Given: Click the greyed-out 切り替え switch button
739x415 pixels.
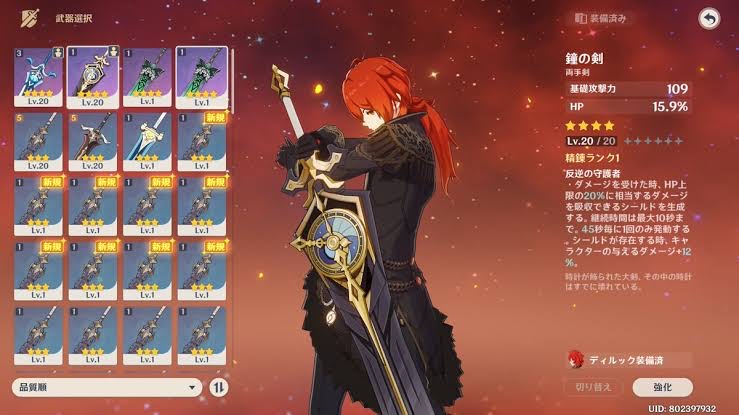Looking at the screenshot, I should [x=593, y=386].
